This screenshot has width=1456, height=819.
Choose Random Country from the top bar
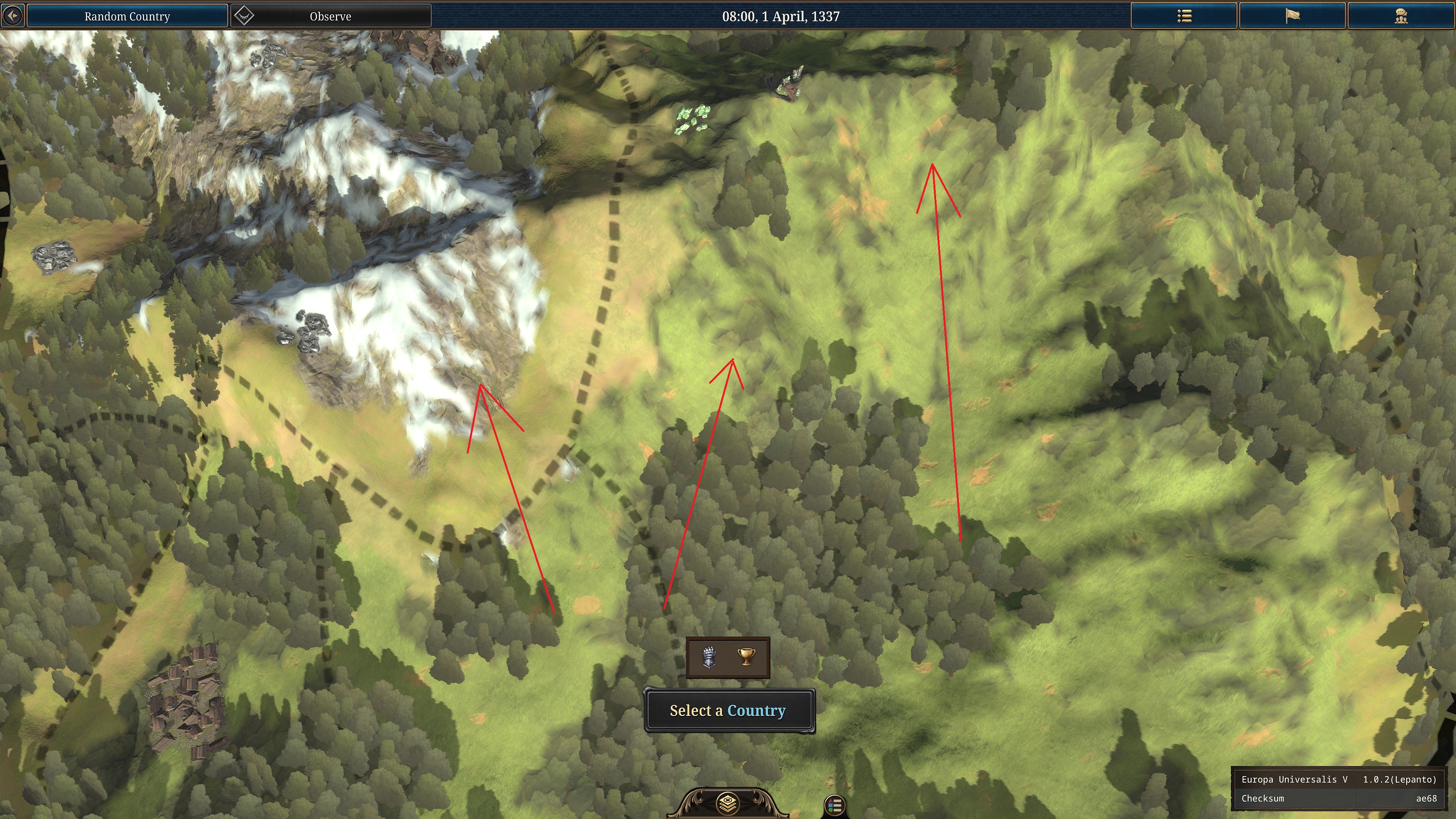point(127,16)
